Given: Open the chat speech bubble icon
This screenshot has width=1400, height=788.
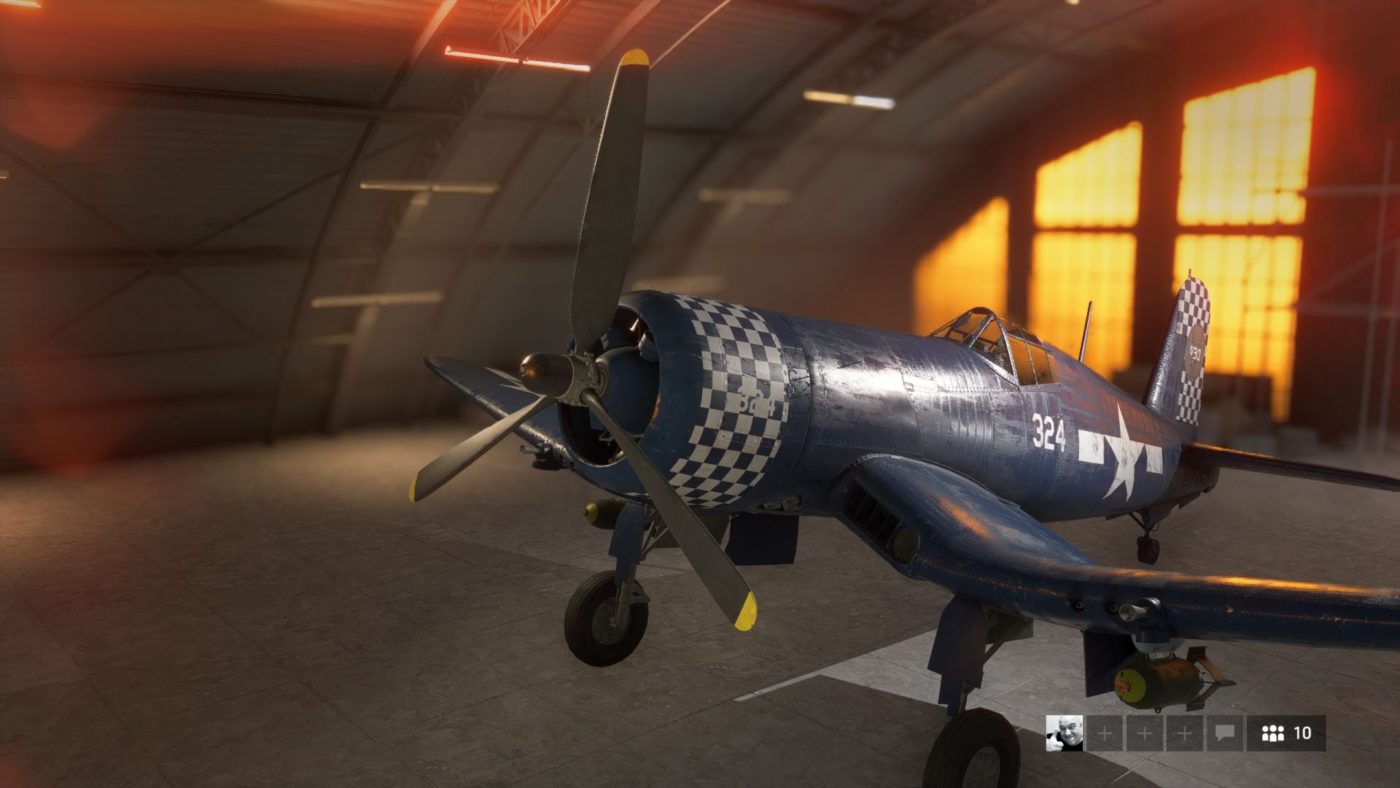Looking at the screenshot, I should click(x=1225, y=733).
